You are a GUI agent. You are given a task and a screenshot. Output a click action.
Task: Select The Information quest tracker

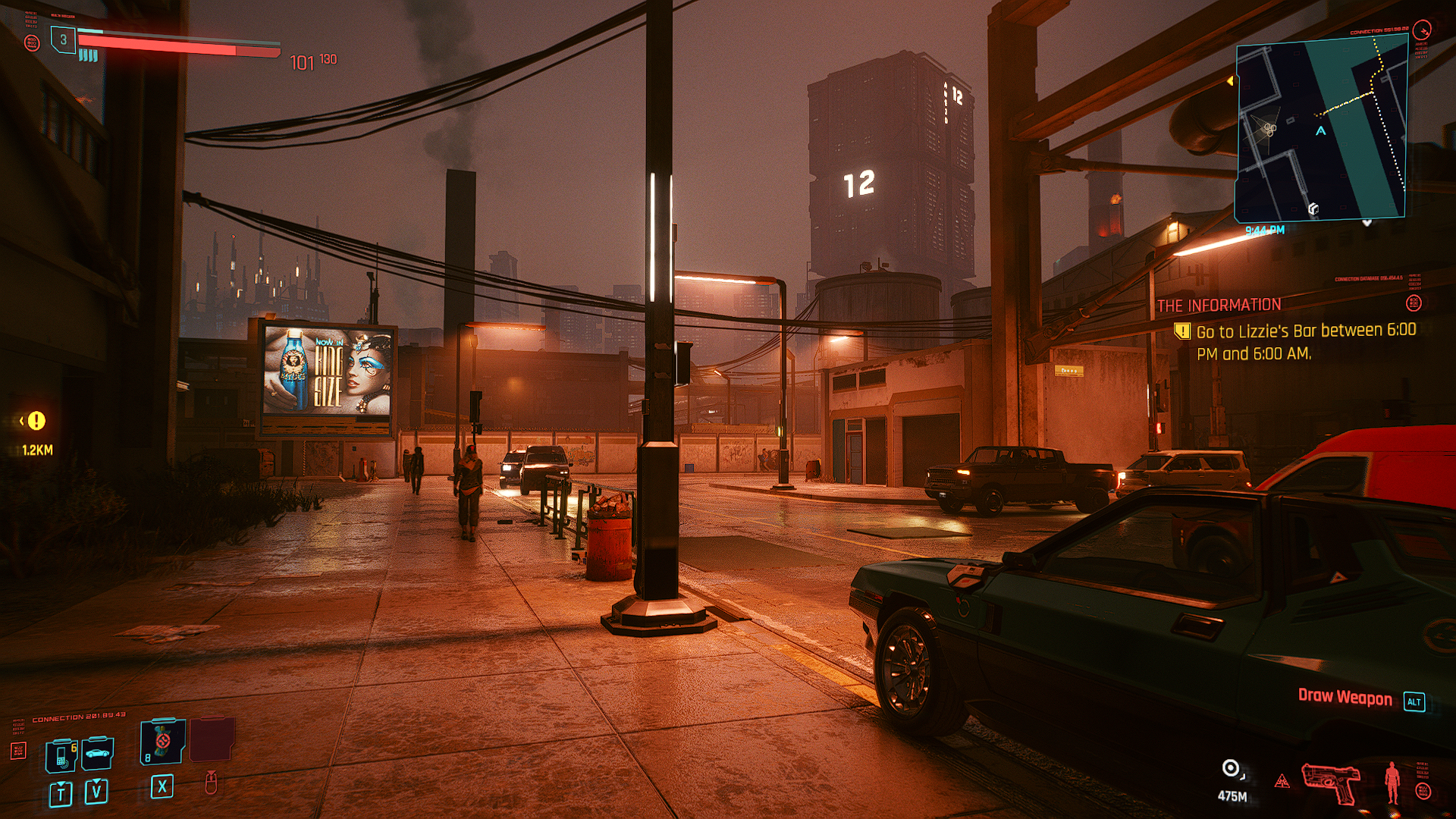[1219, 305]
